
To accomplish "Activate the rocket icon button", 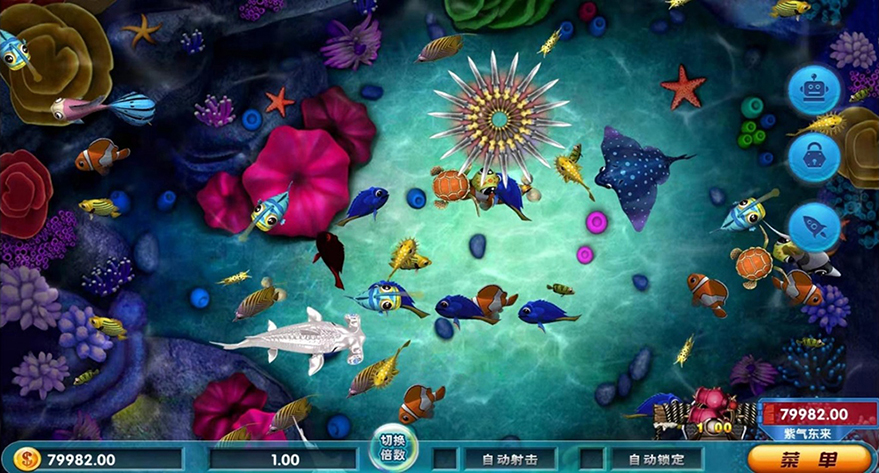I will point(813,227).
